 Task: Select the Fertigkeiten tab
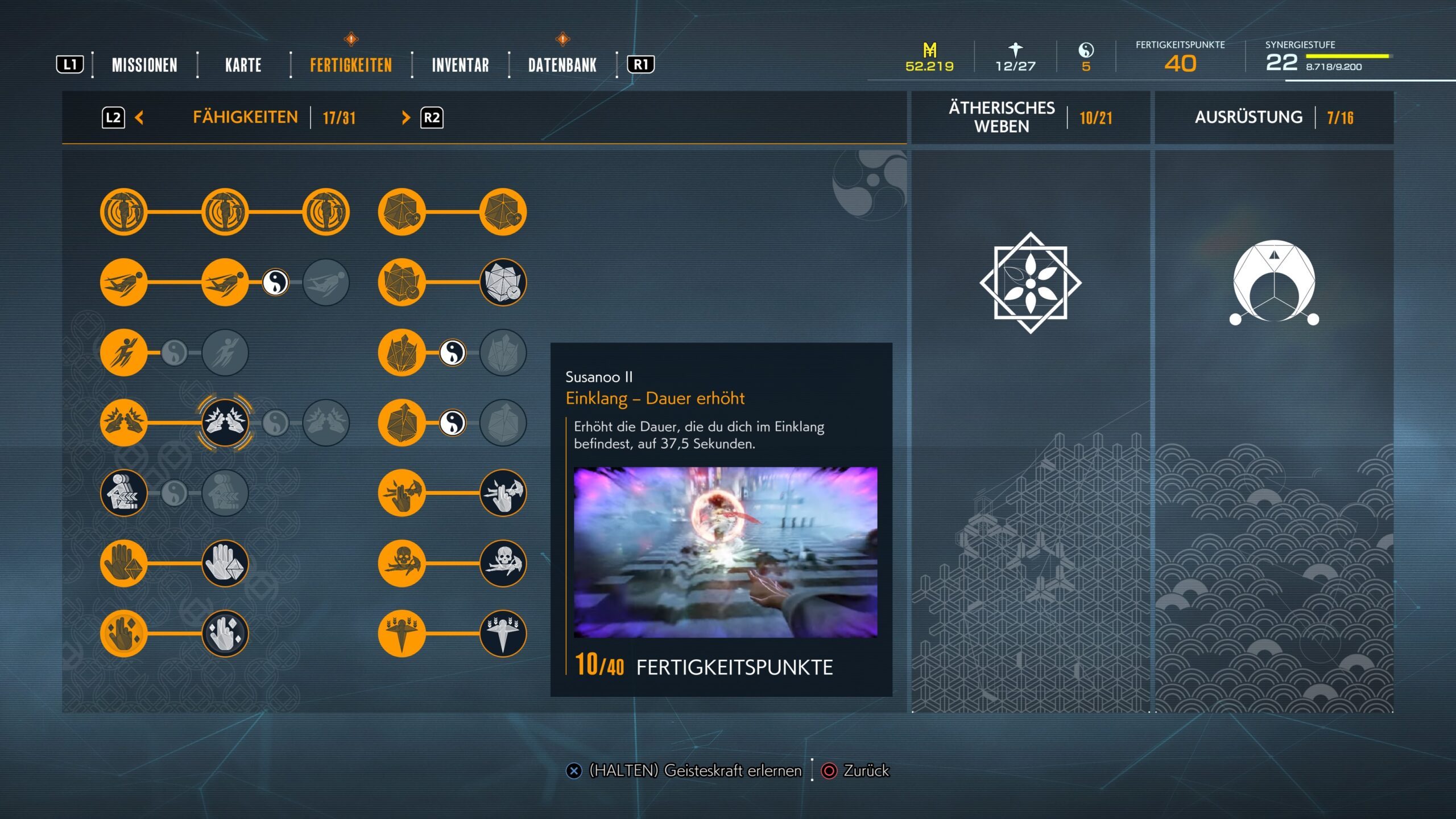[x=351, y=65]
